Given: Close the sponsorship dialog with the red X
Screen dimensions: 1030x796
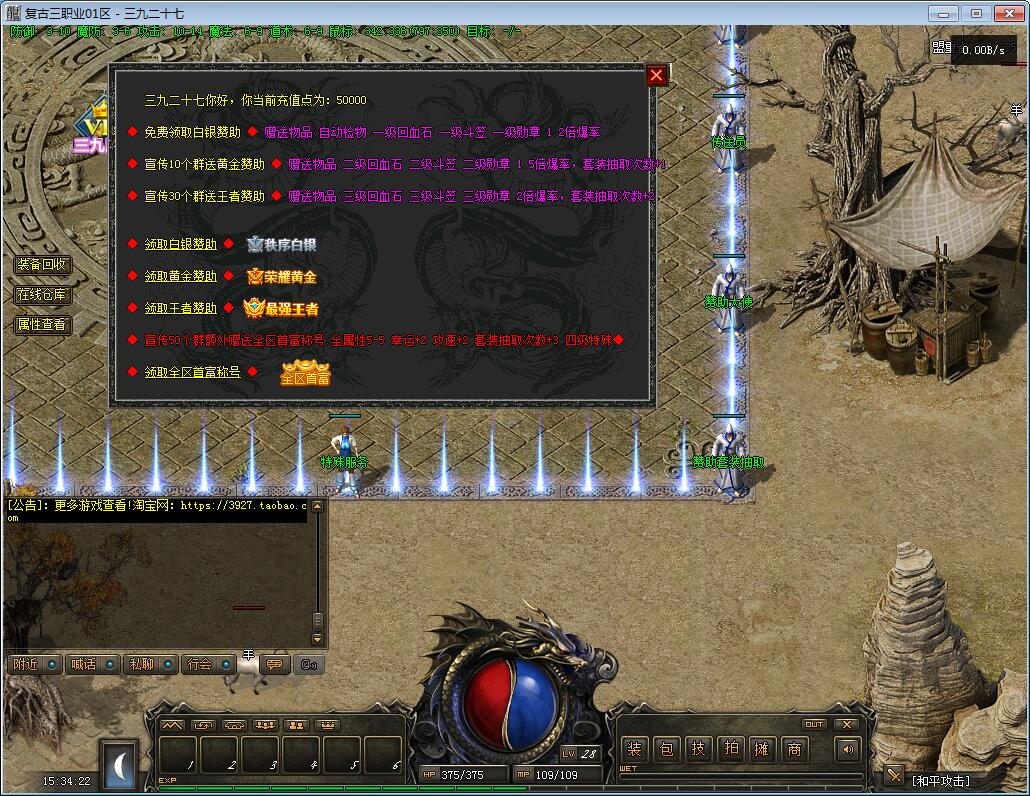Looking at the screenshot, I should coord(656,75).
